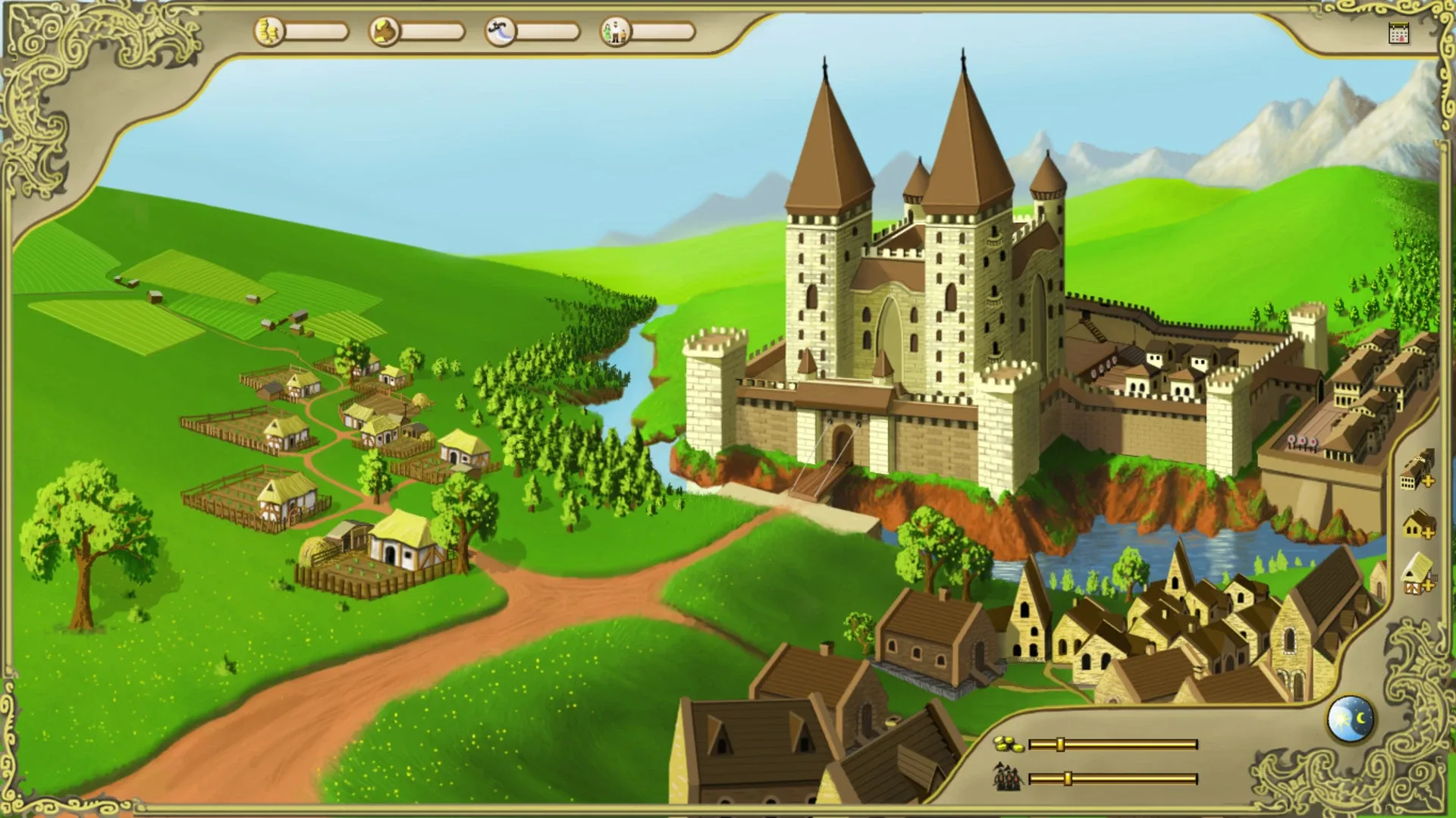This screenshot has height=818, width=1456.
Task: Select the ore rock resource icon
Action: tap(384, 32)
